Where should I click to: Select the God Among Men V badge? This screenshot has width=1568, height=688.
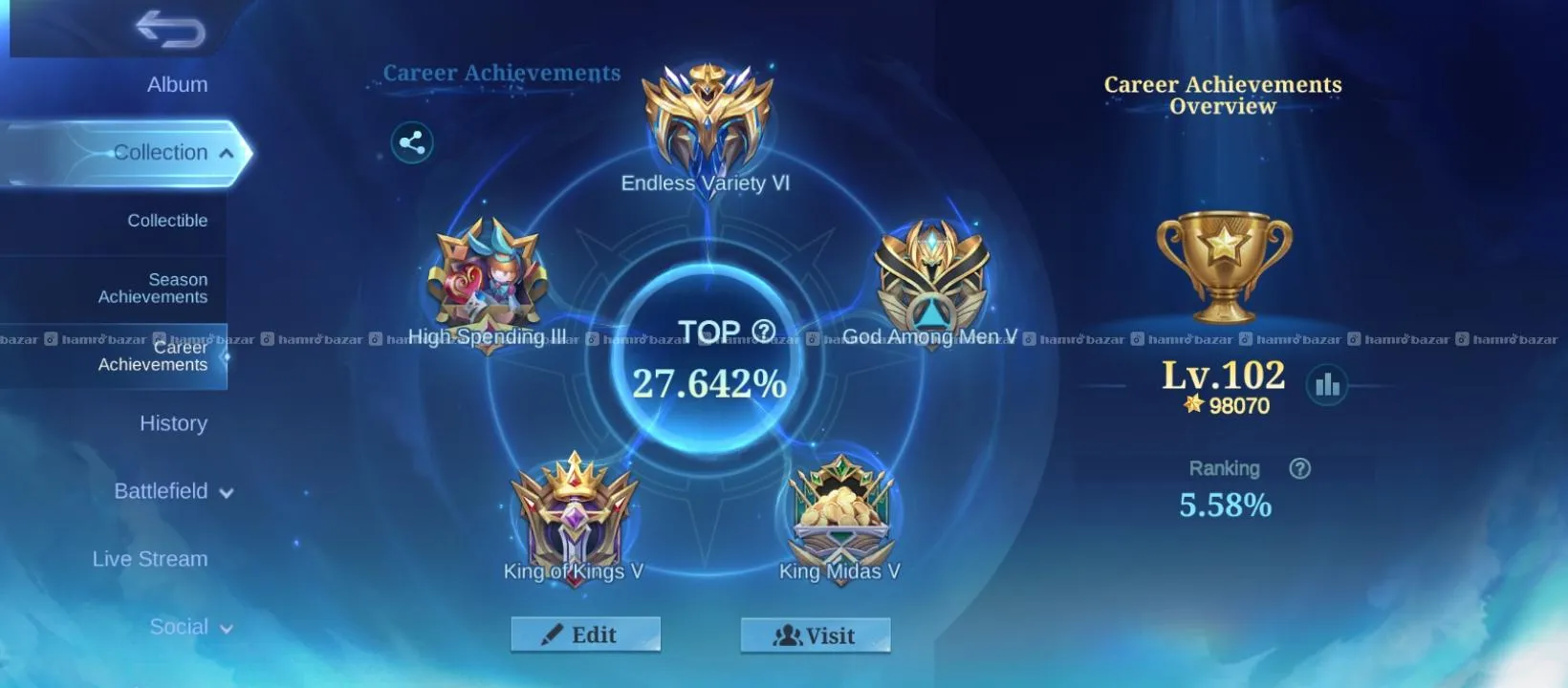tap(932, 279)
